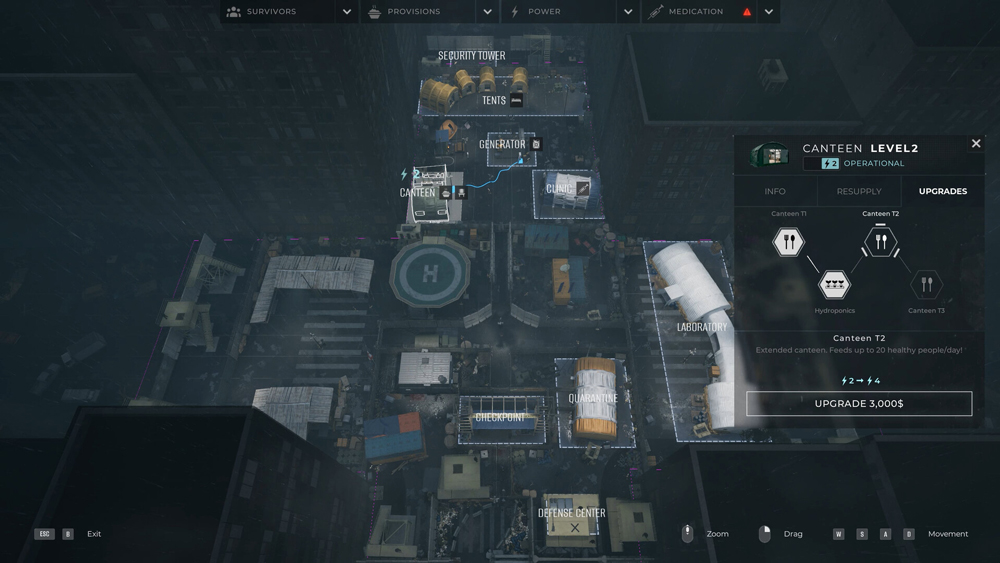Select the Generator building
This screenshot has width=1000, height=563.
click(502, 145)
